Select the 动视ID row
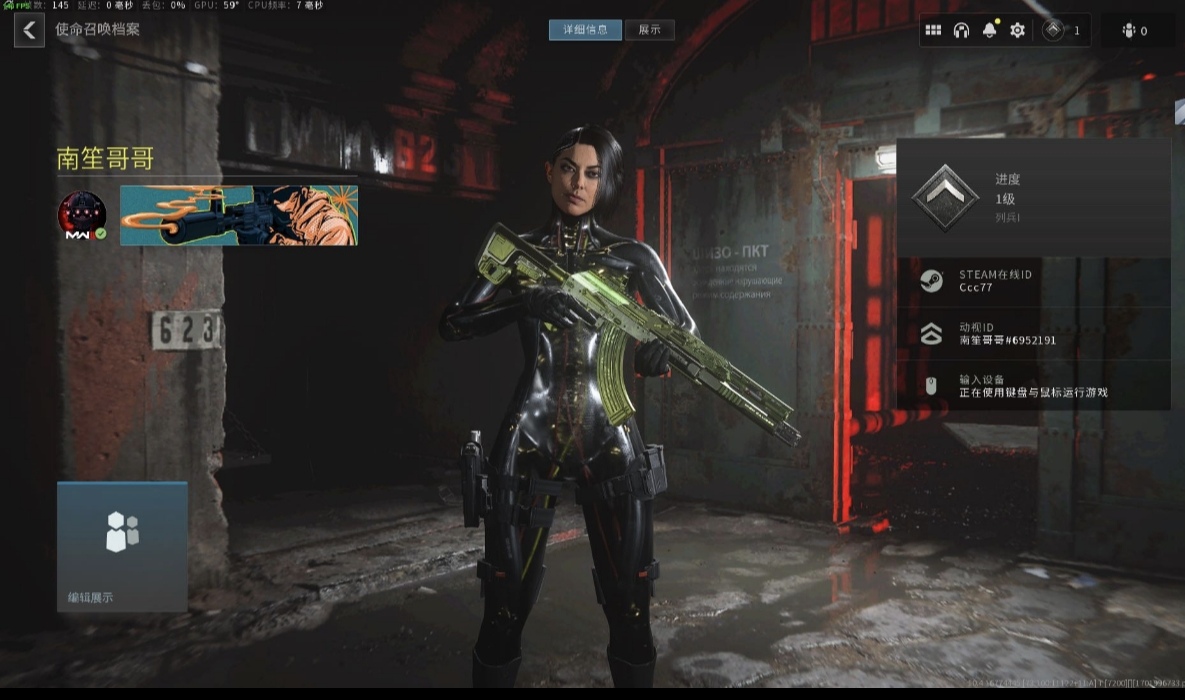 [1033, 333]
